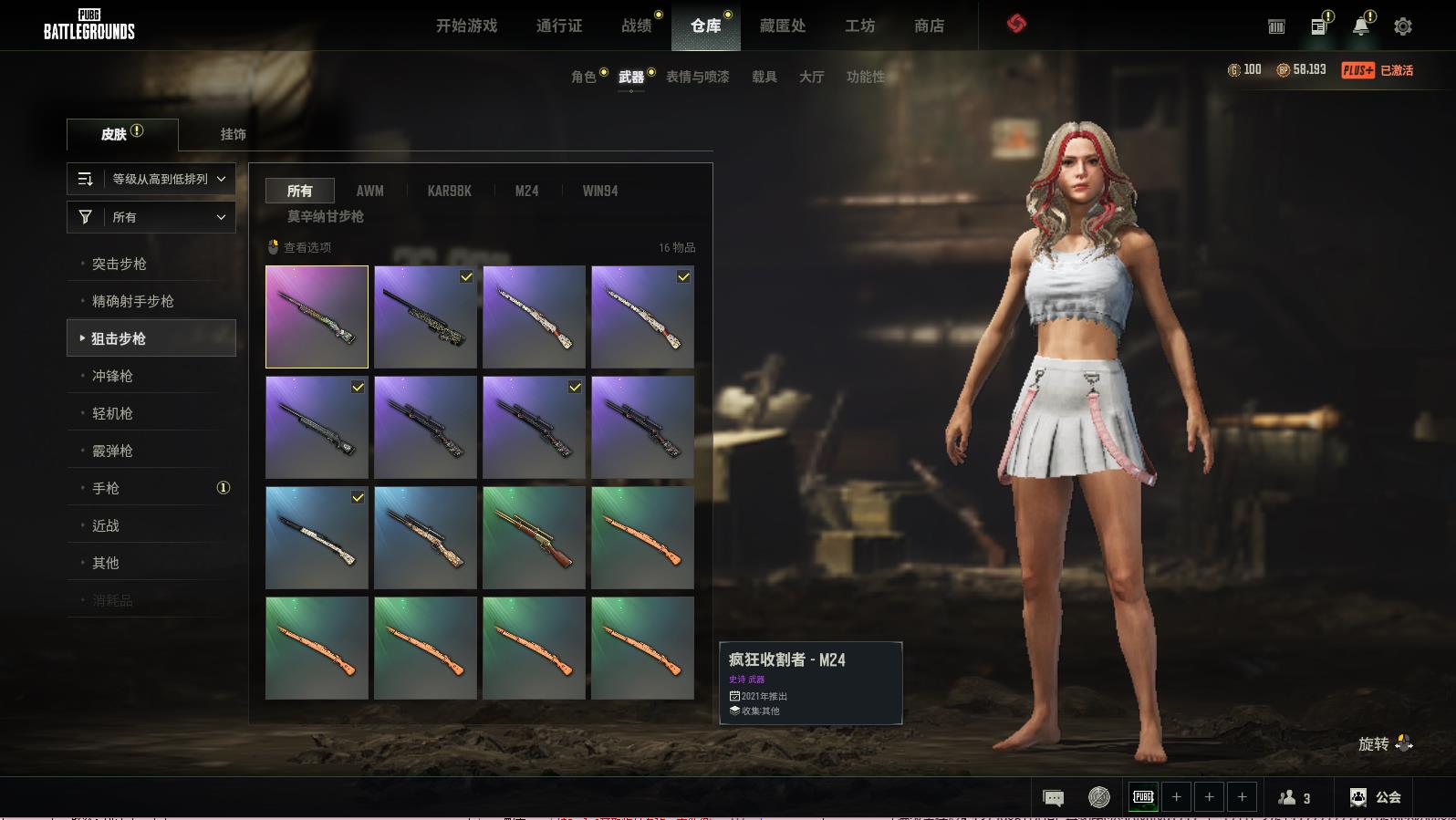Open the 藏匿处 hideout page

tap(783, 26)
